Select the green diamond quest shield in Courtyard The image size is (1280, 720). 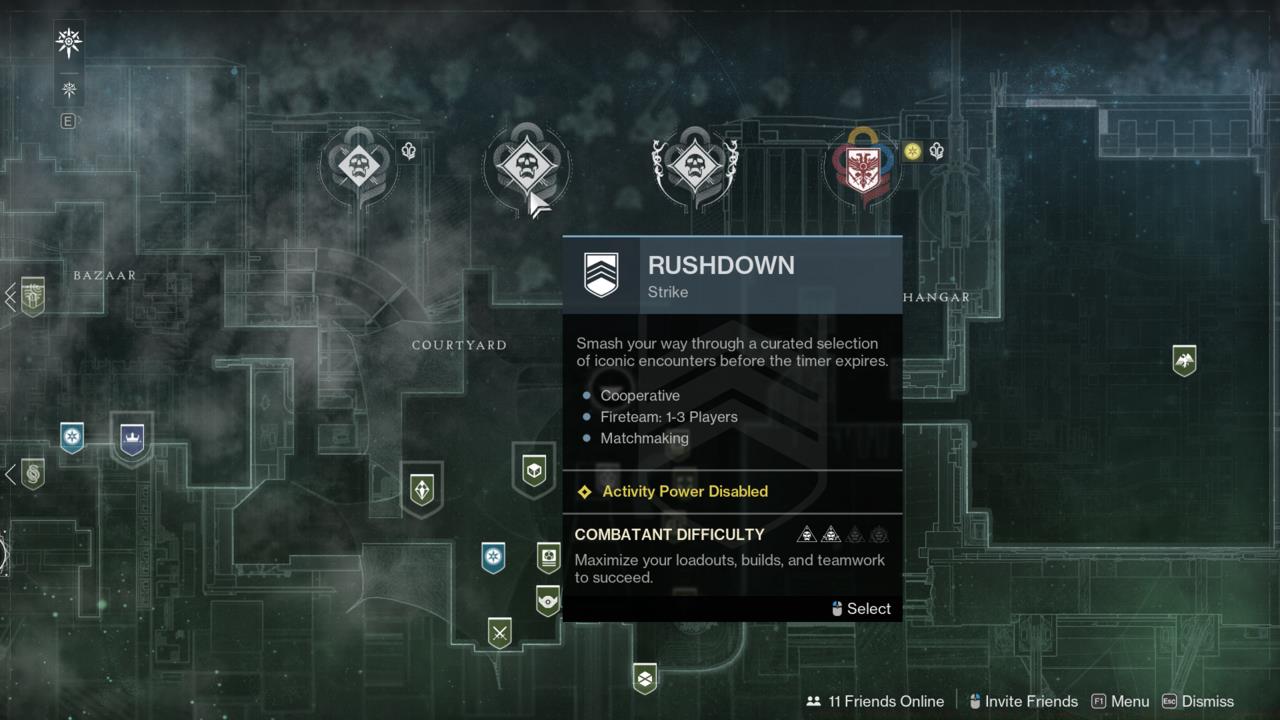point(421,488)
